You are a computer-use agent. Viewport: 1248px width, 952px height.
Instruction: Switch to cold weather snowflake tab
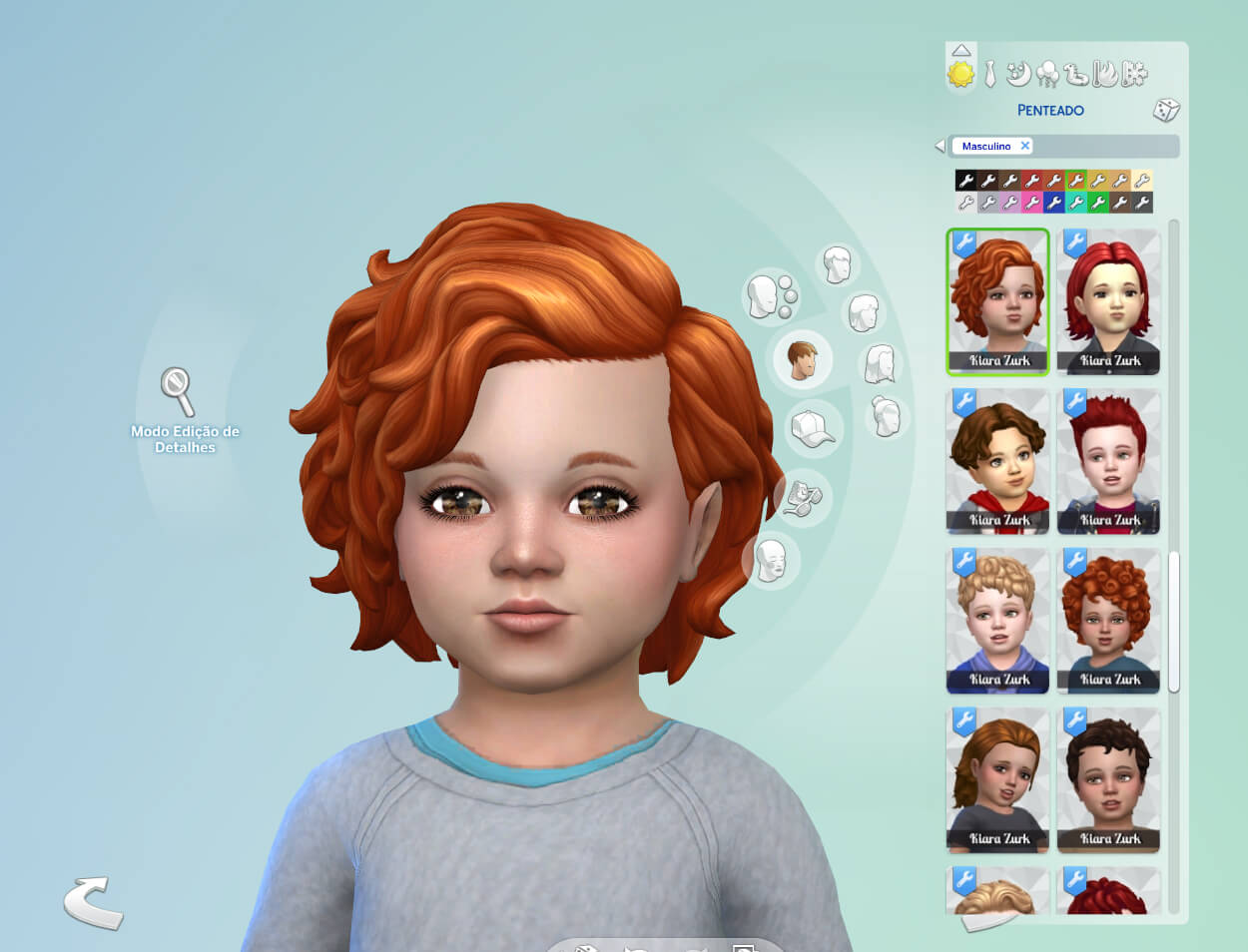[x=1135, y=74]
